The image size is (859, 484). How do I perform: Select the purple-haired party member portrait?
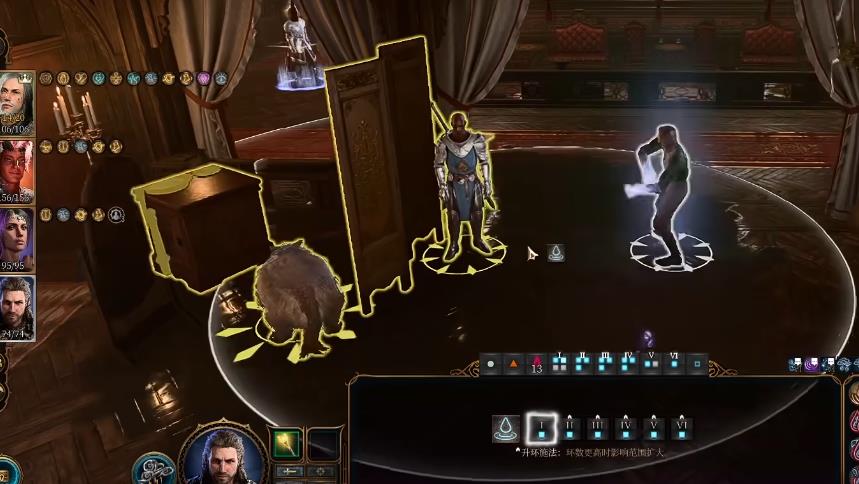click(x=17, y=239)
